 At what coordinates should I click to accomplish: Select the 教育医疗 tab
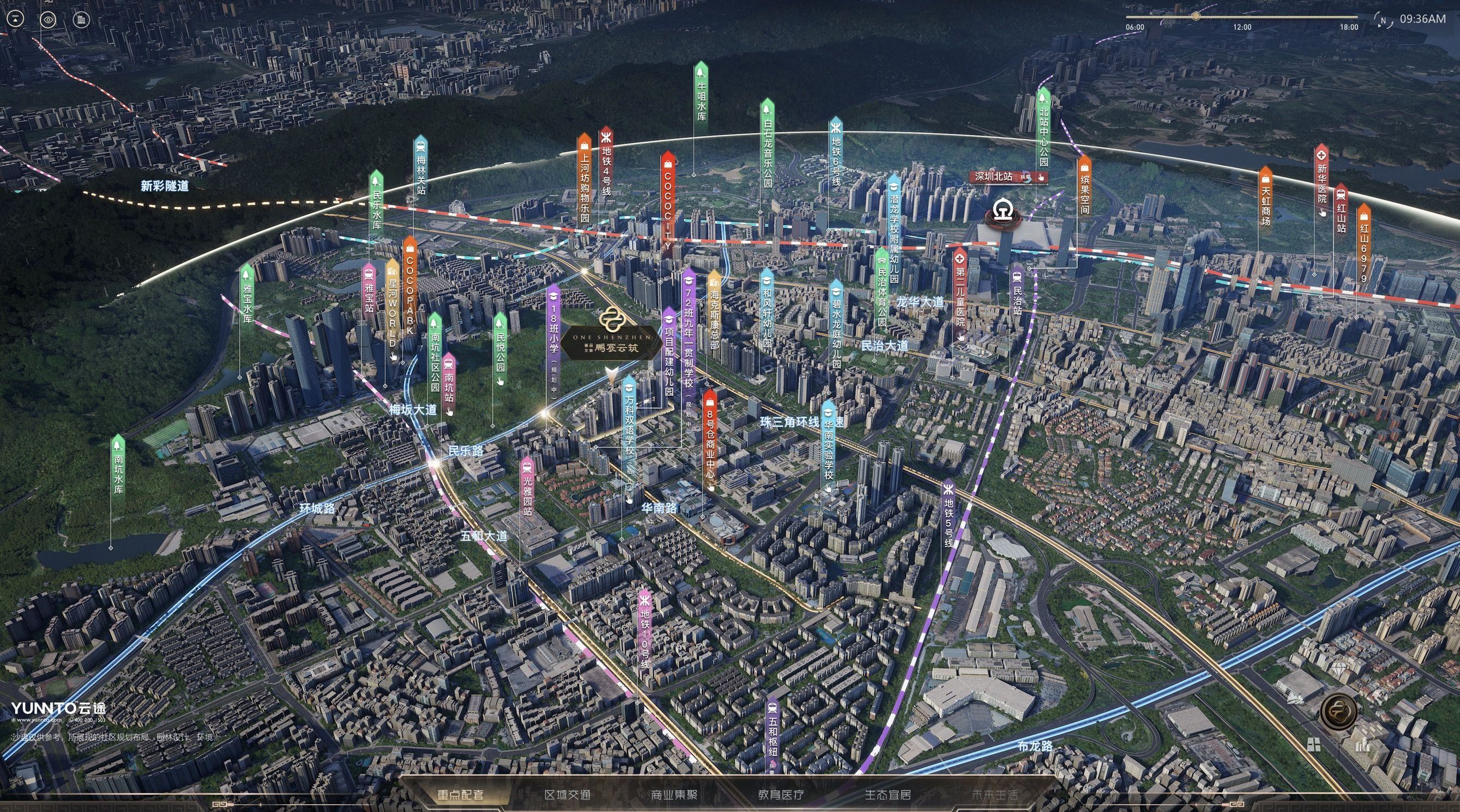tap(781, 795)
